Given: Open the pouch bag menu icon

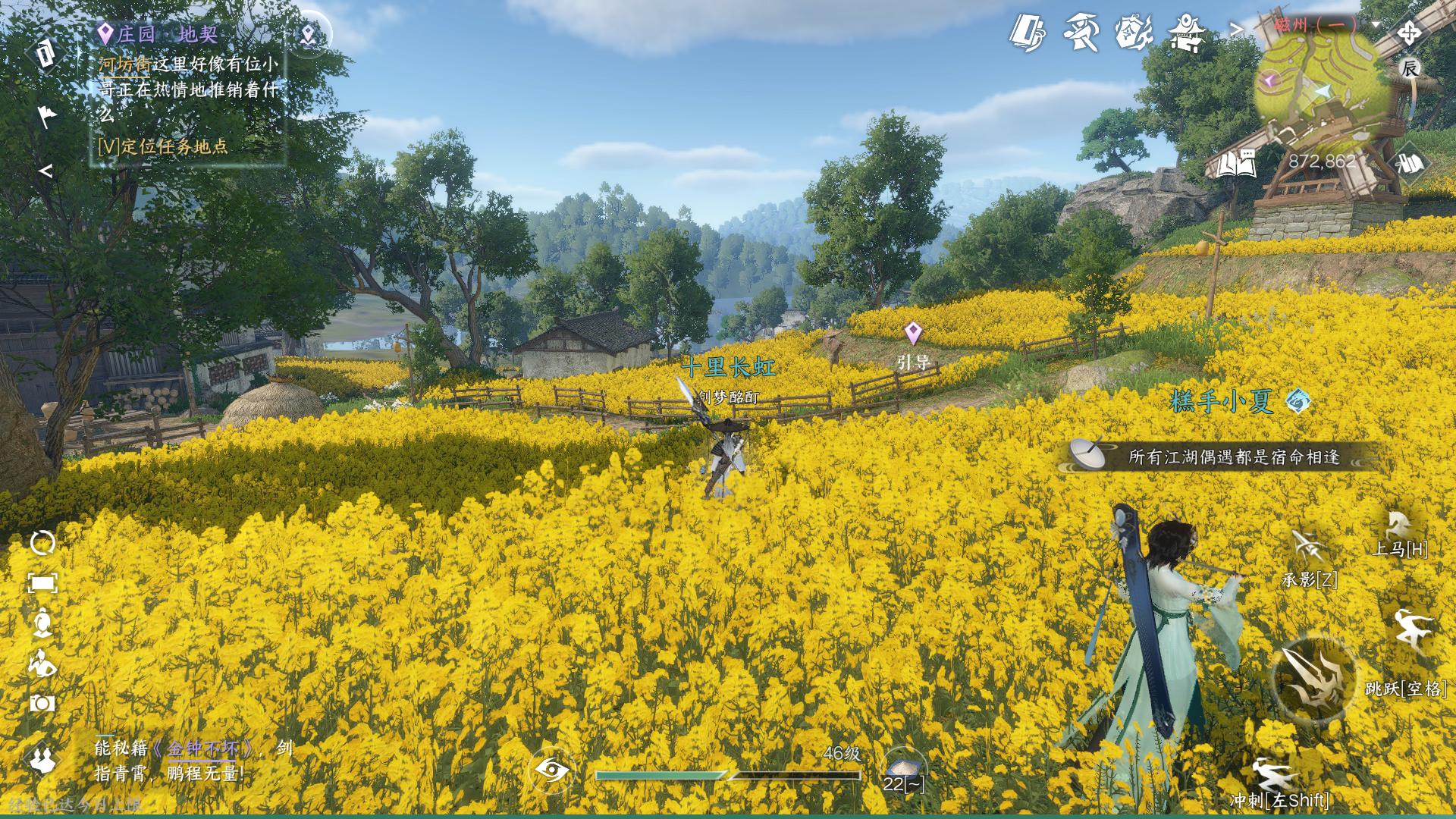Looking at the screenshot, I should coord(1134,34).
